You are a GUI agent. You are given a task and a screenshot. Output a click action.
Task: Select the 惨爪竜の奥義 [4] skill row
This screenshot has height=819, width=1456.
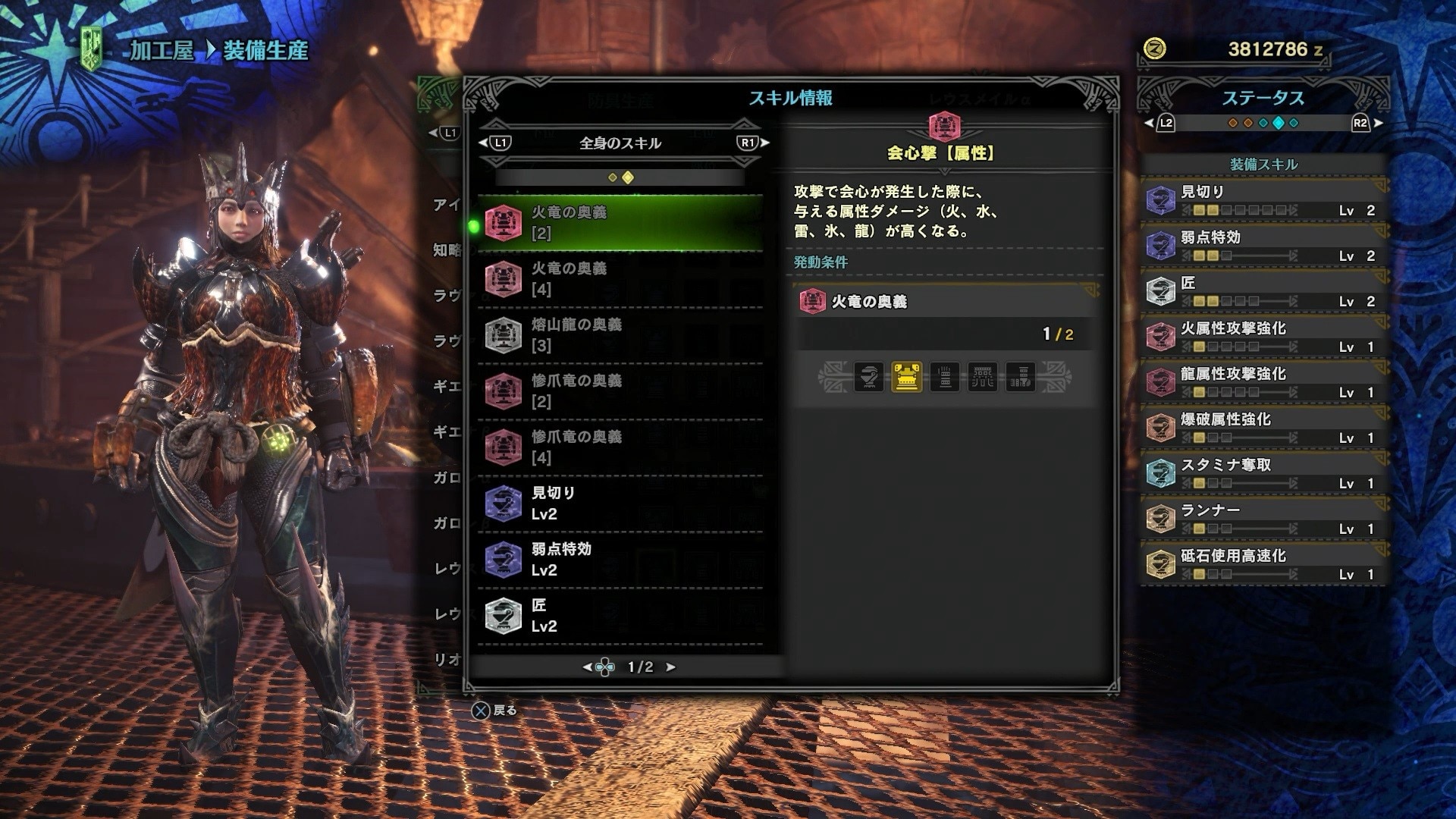click(620, 447)
